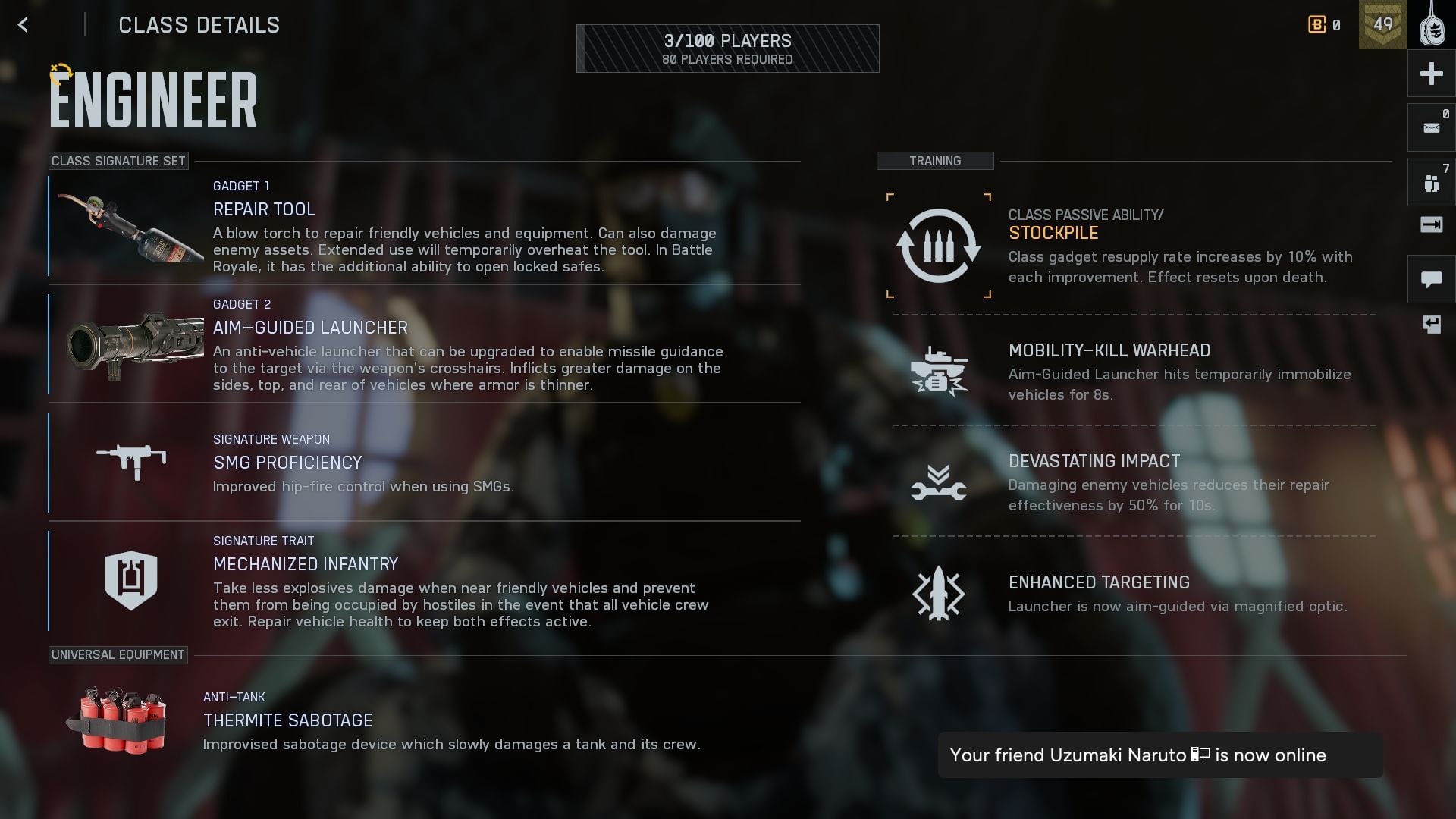Open the chat bubble panel
This screenshot has height=819, width=1456.
pos(1430,279)
